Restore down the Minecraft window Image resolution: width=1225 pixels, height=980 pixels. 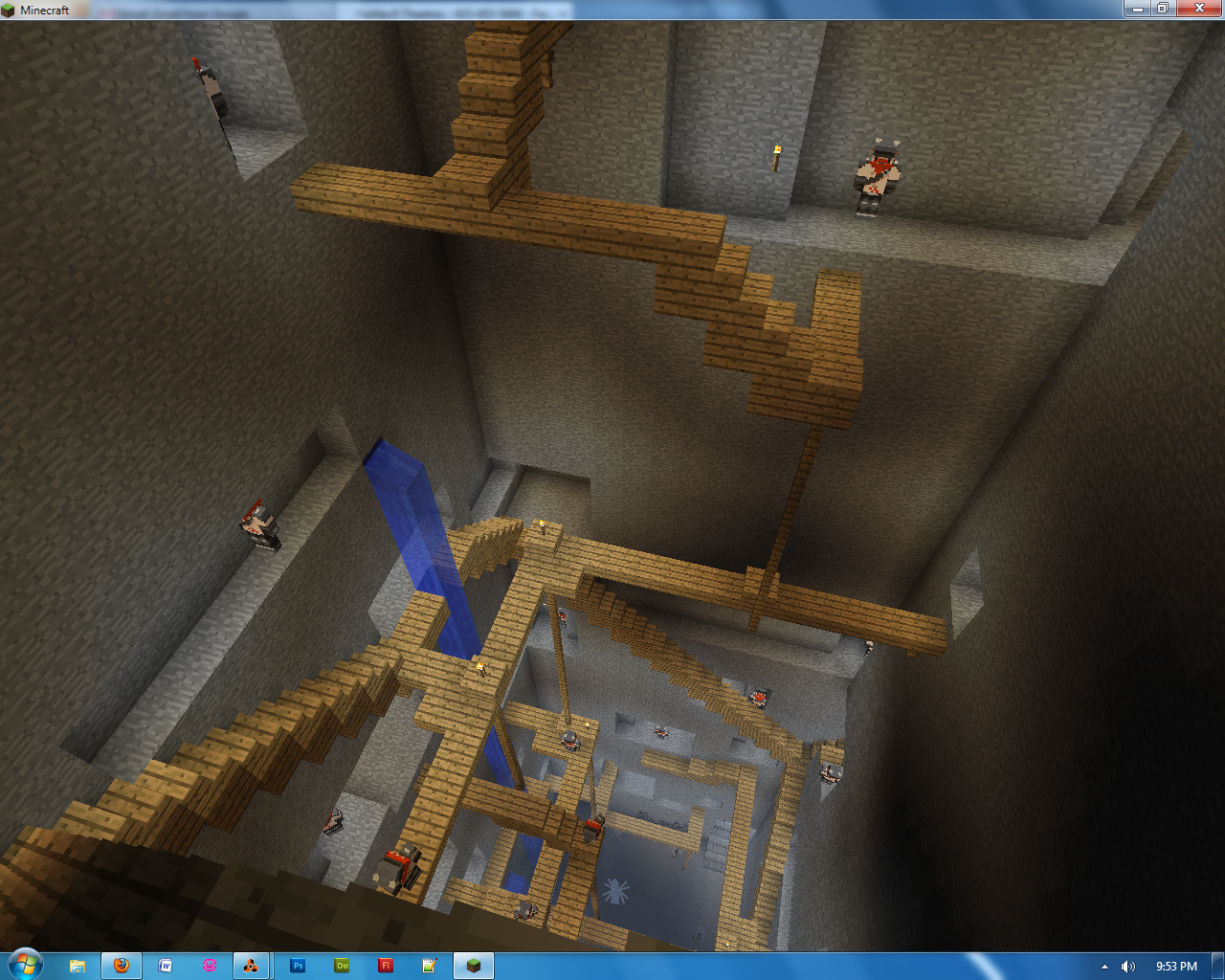pyautogui.click(x=1164, y=9)
